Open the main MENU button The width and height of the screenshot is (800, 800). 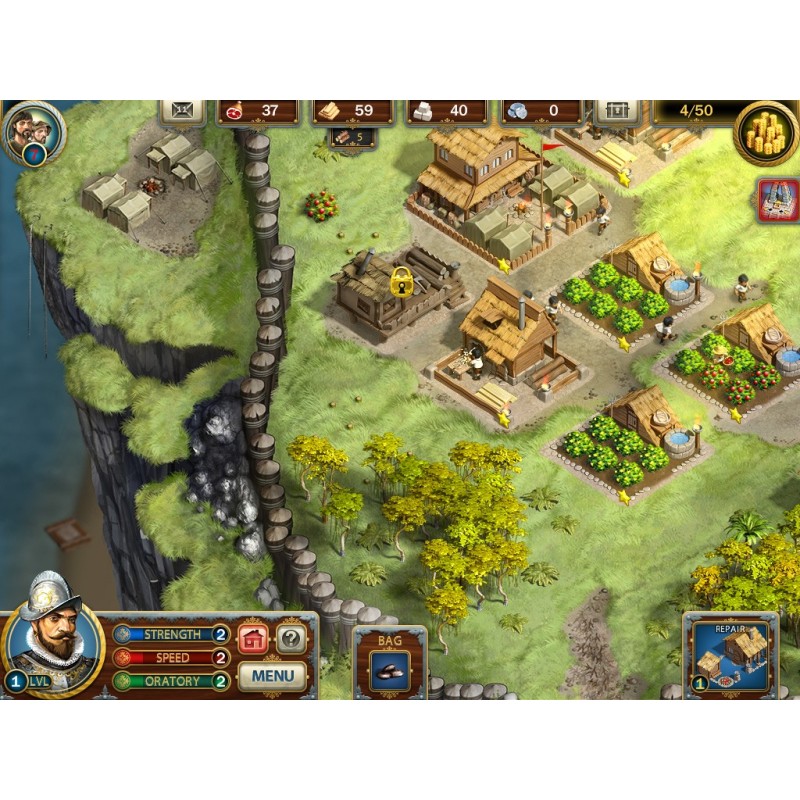coord(272,675)
